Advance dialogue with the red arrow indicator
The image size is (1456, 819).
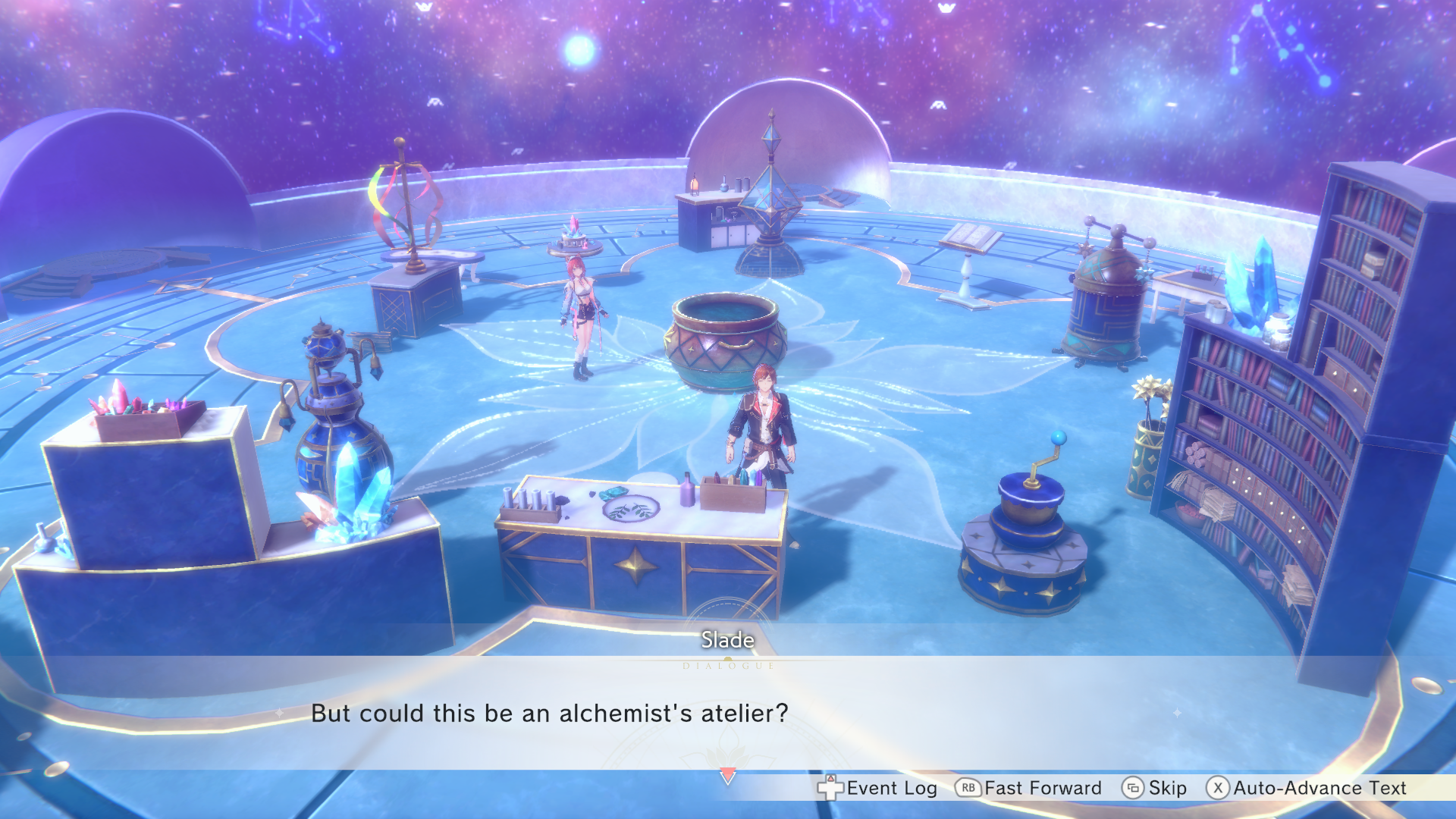click(x=727, y=775)
